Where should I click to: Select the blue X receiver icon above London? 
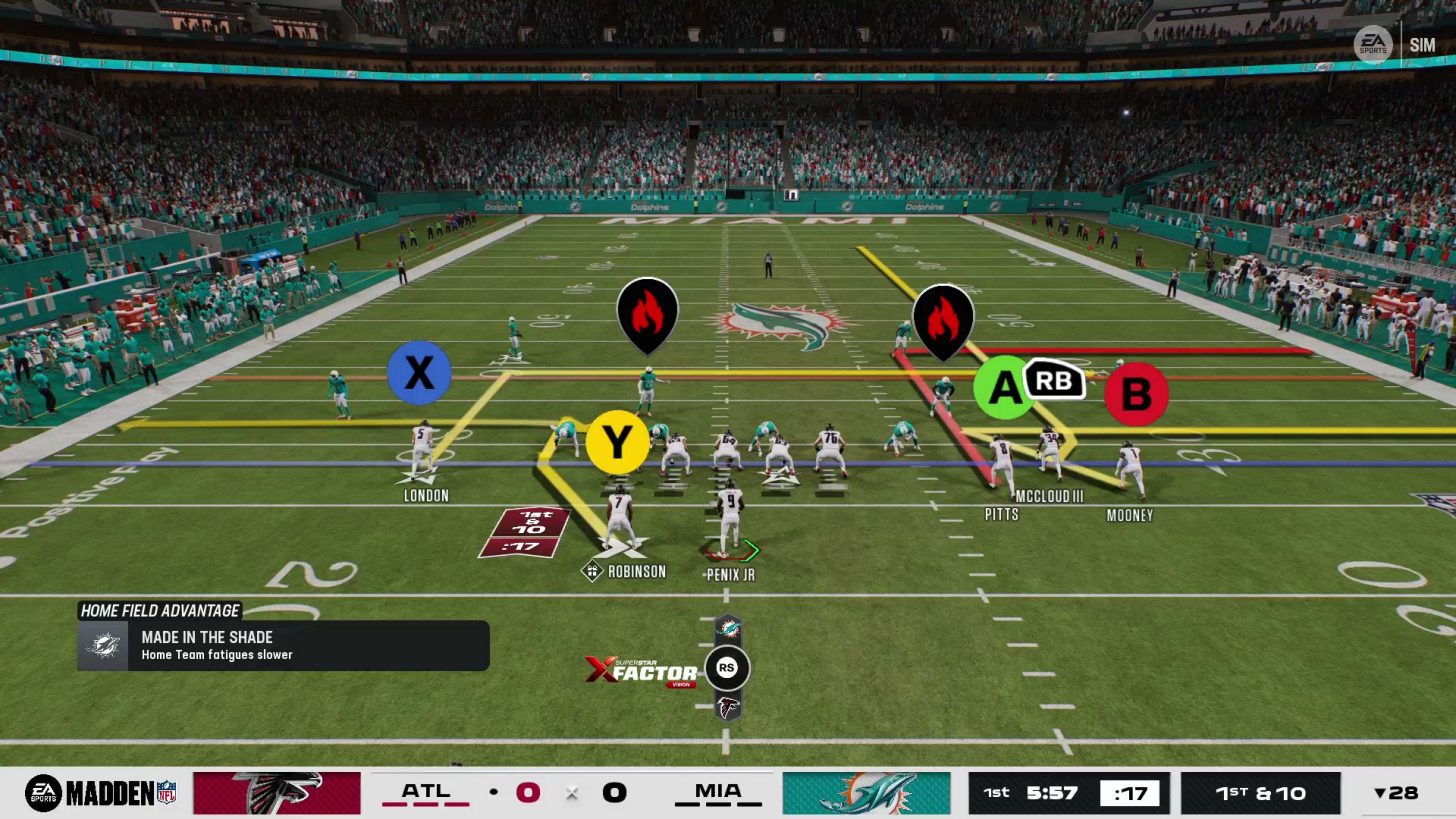click(x=419, y=373)
